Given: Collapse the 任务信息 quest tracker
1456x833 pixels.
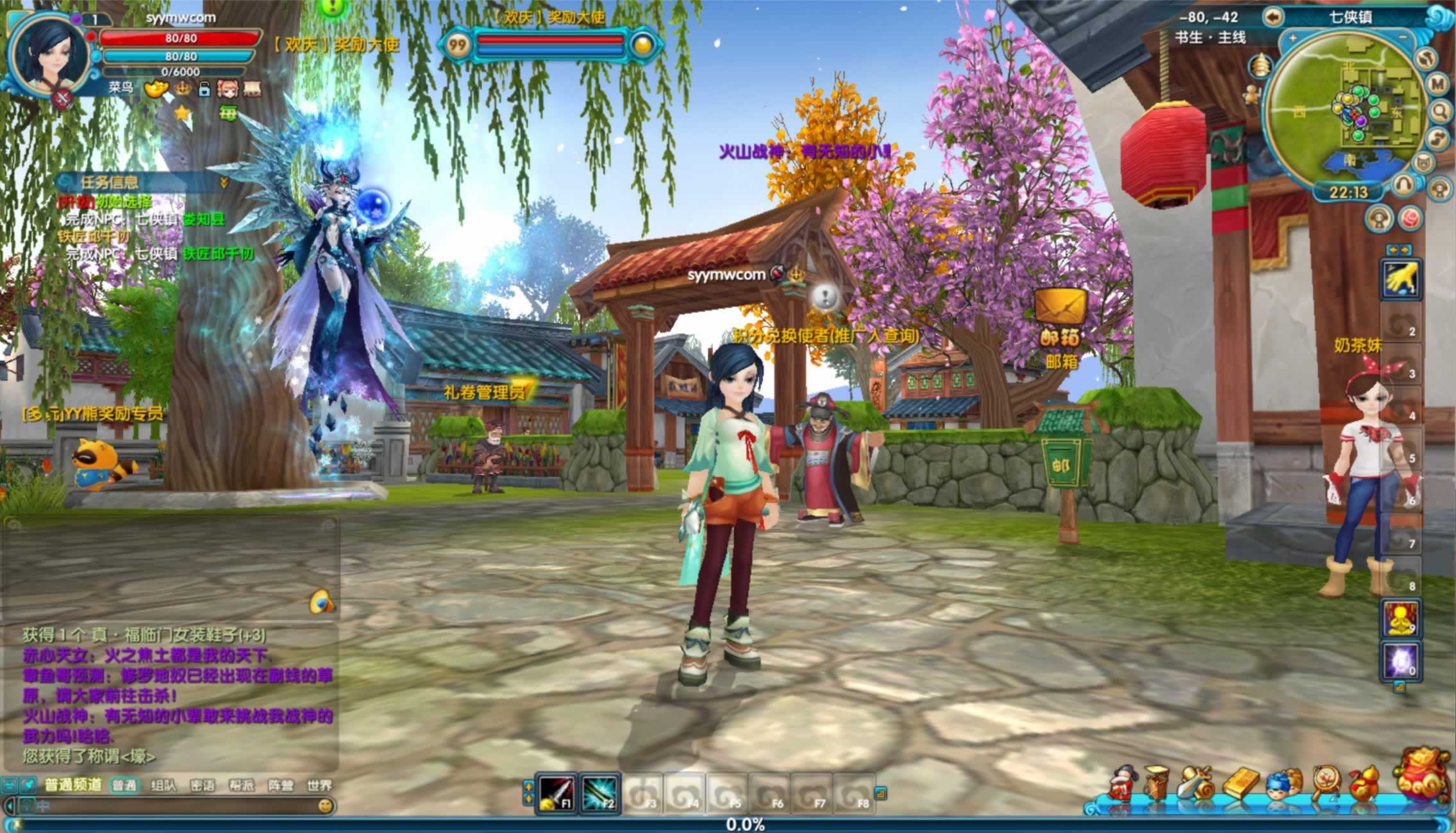Looking at the screenshot, I should click(224, 183).
